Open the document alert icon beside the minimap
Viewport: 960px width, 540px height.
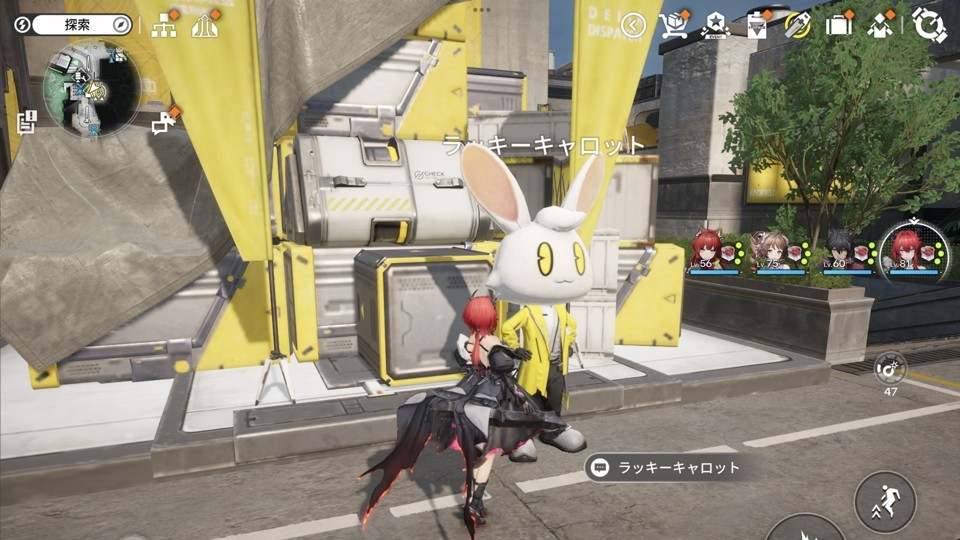(x=27, y=122)
